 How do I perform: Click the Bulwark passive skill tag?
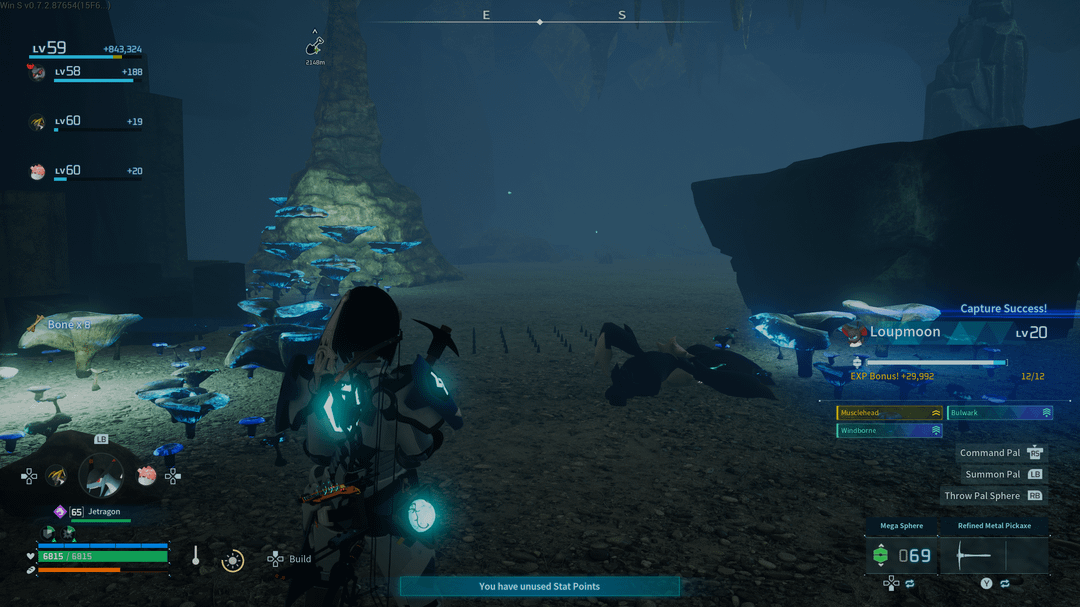(998, 413)
